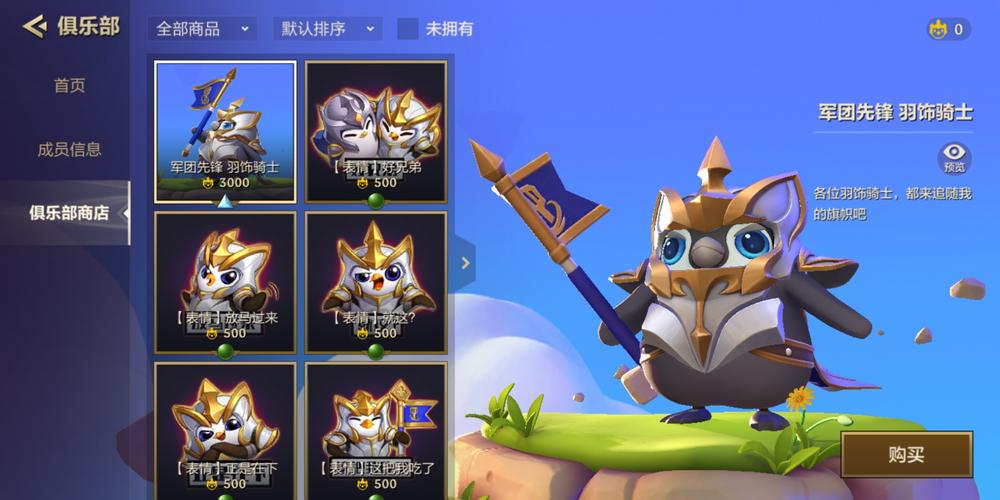Buy the item with the 购买 button
The height and width of the screenshot is (500, 1000).
(x=906, y=455)
